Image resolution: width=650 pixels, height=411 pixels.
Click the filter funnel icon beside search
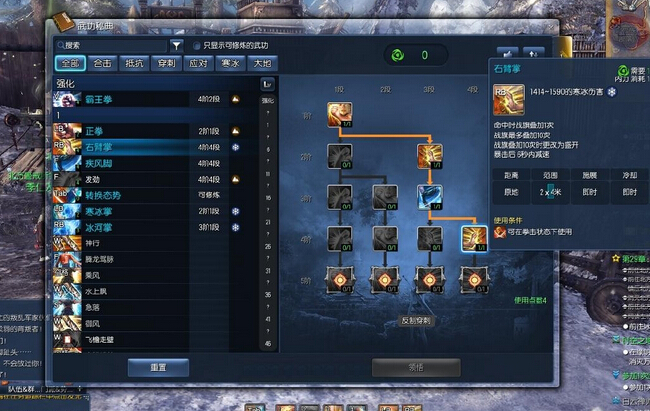176,45
